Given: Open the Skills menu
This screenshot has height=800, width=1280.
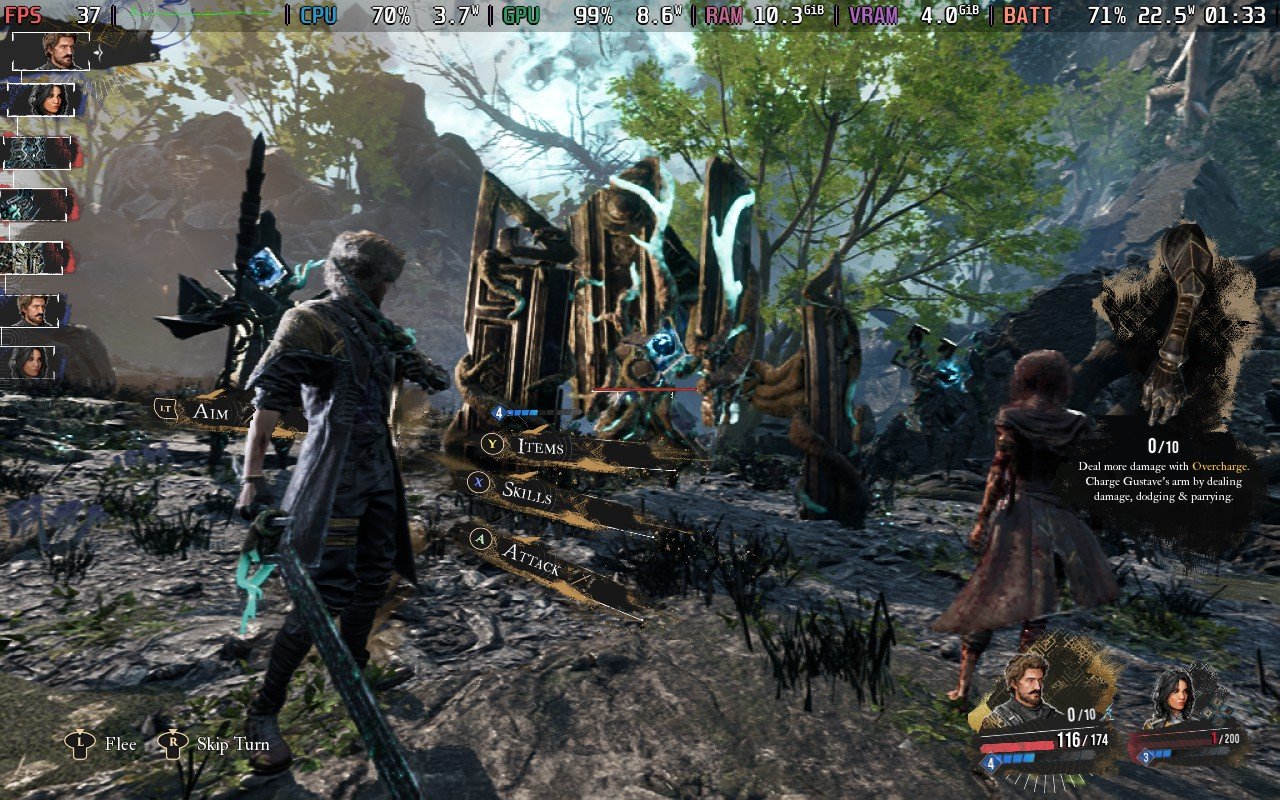Looking at the screenshot, I should [526, 491].
